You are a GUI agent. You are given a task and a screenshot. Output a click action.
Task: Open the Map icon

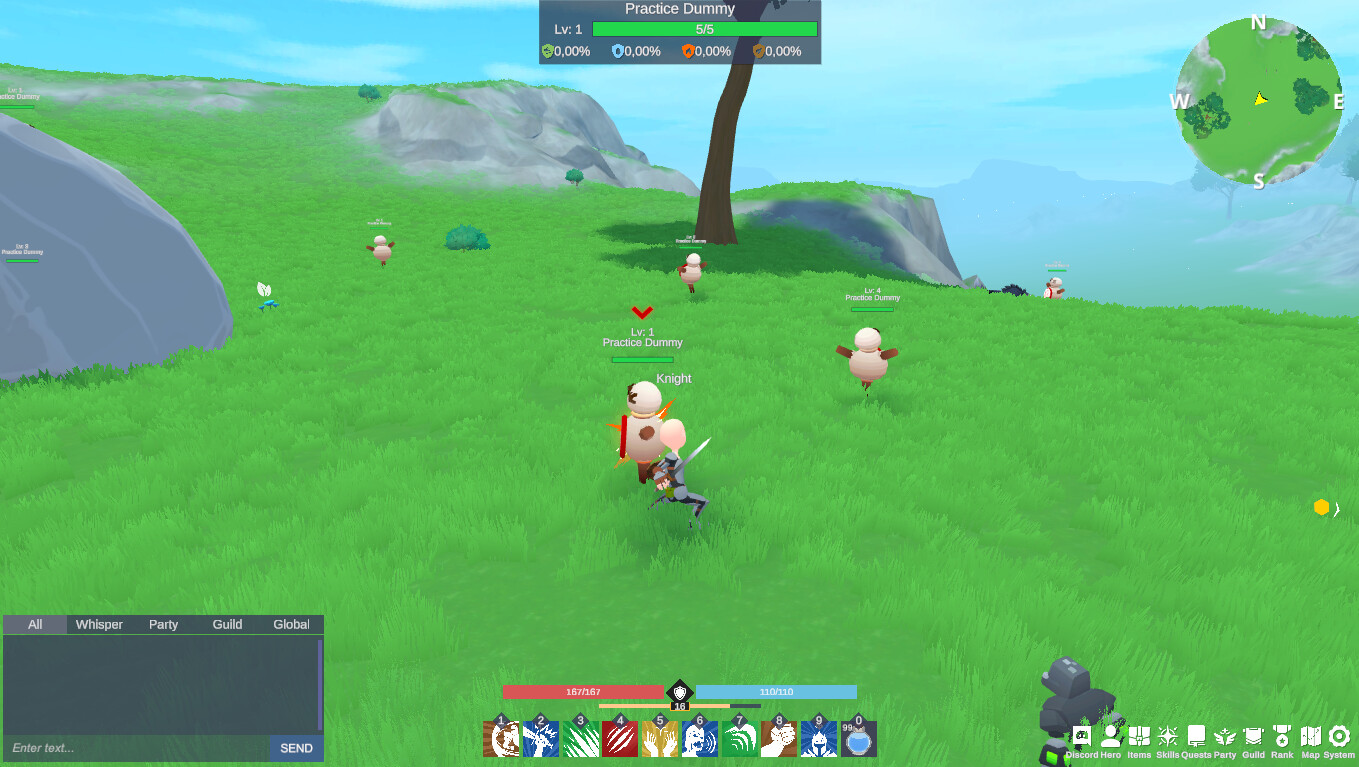tap(1309, 735)
